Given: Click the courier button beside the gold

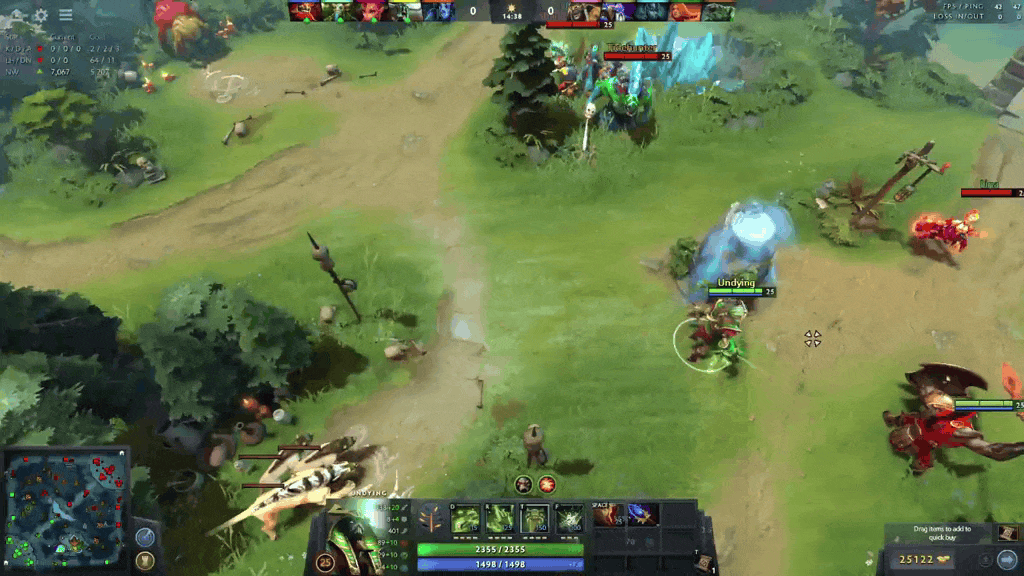Looking at the screenshot, I should pyautogui.click(x=1006, y=558).
